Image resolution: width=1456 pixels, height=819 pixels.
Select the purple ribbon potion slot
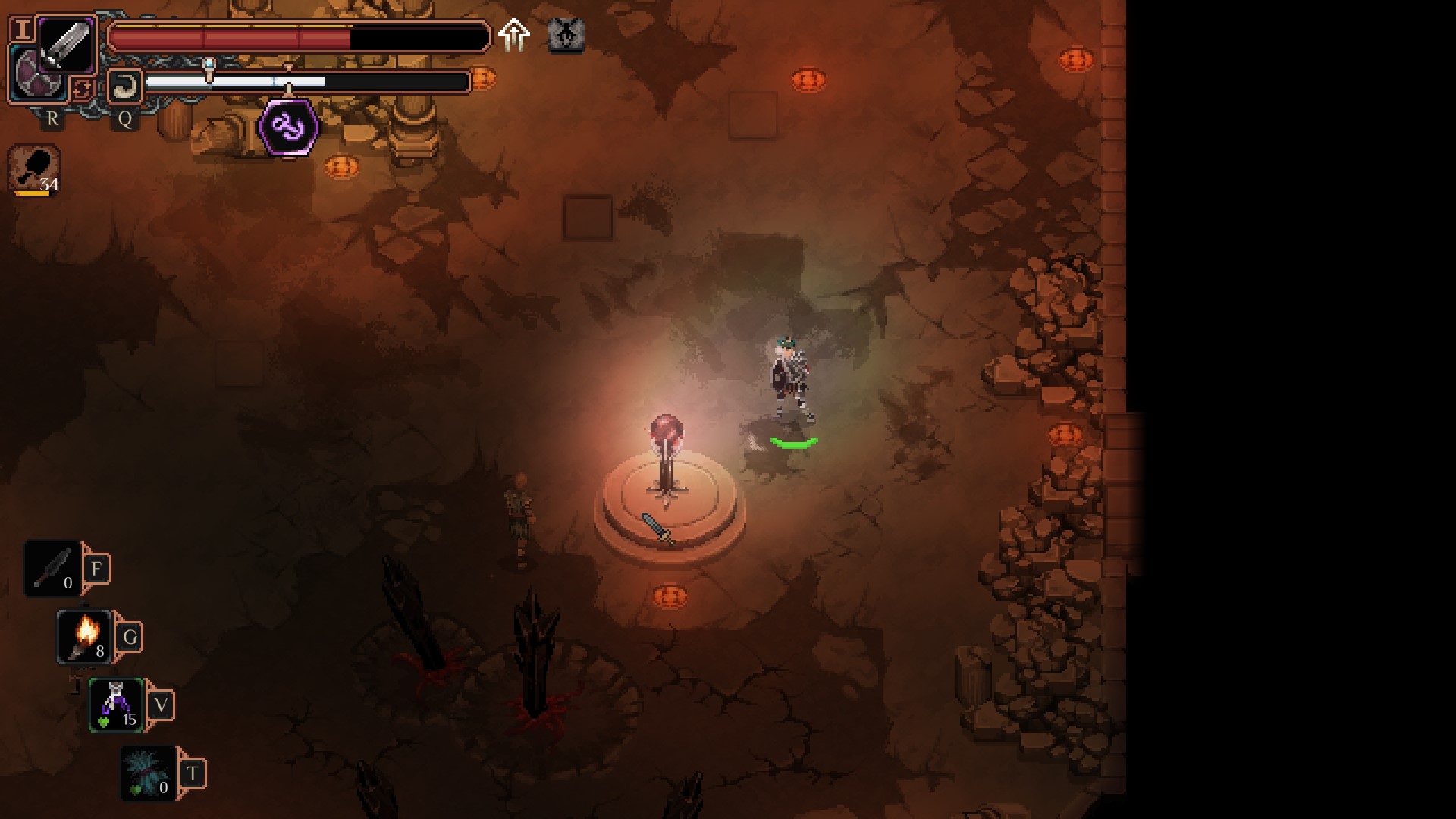tap(116, 704)
